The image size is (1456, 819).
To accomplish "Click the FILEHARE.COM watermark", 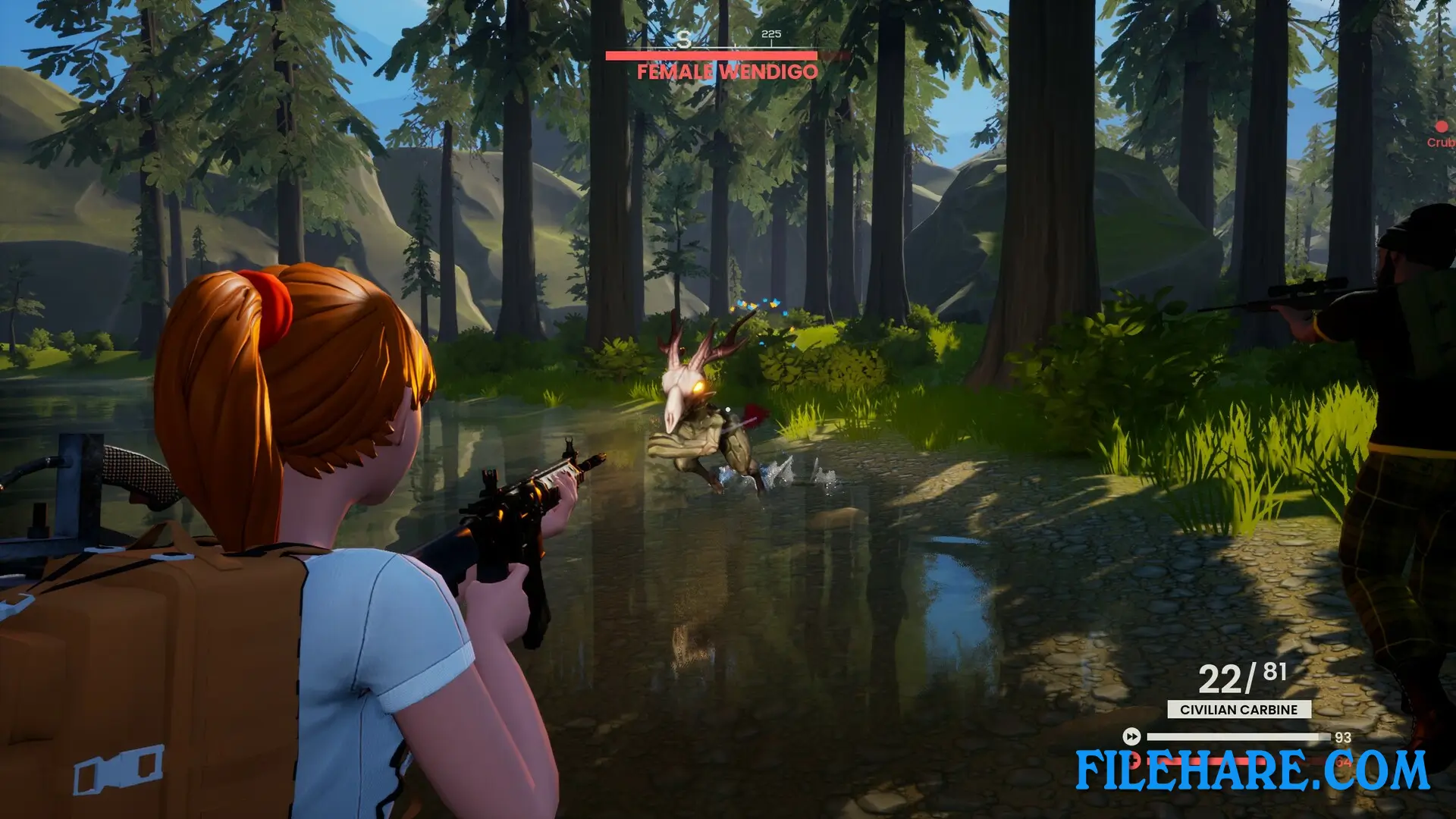I will click(x=1252, y=770).
